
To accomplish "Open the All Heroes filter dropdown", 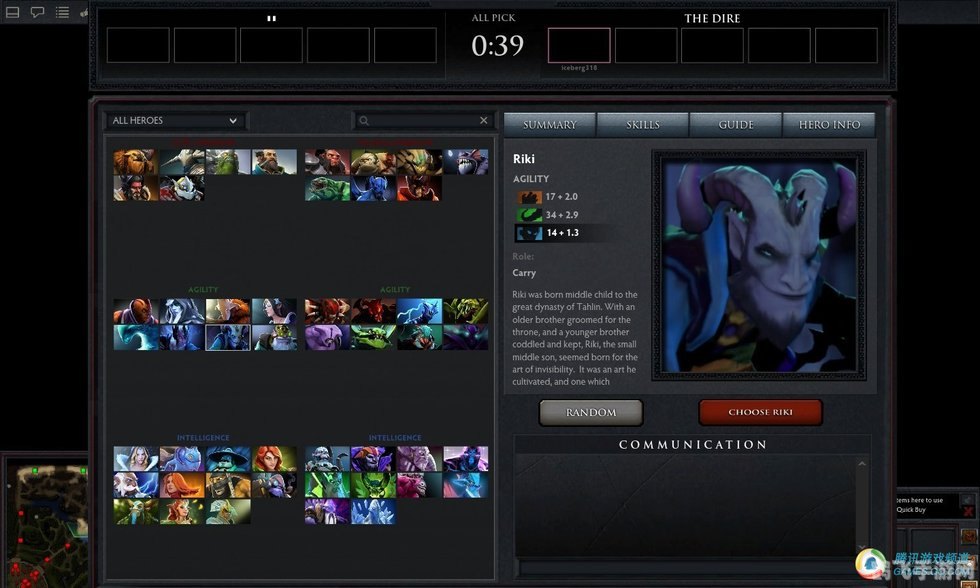I will (x=175, y=121).
